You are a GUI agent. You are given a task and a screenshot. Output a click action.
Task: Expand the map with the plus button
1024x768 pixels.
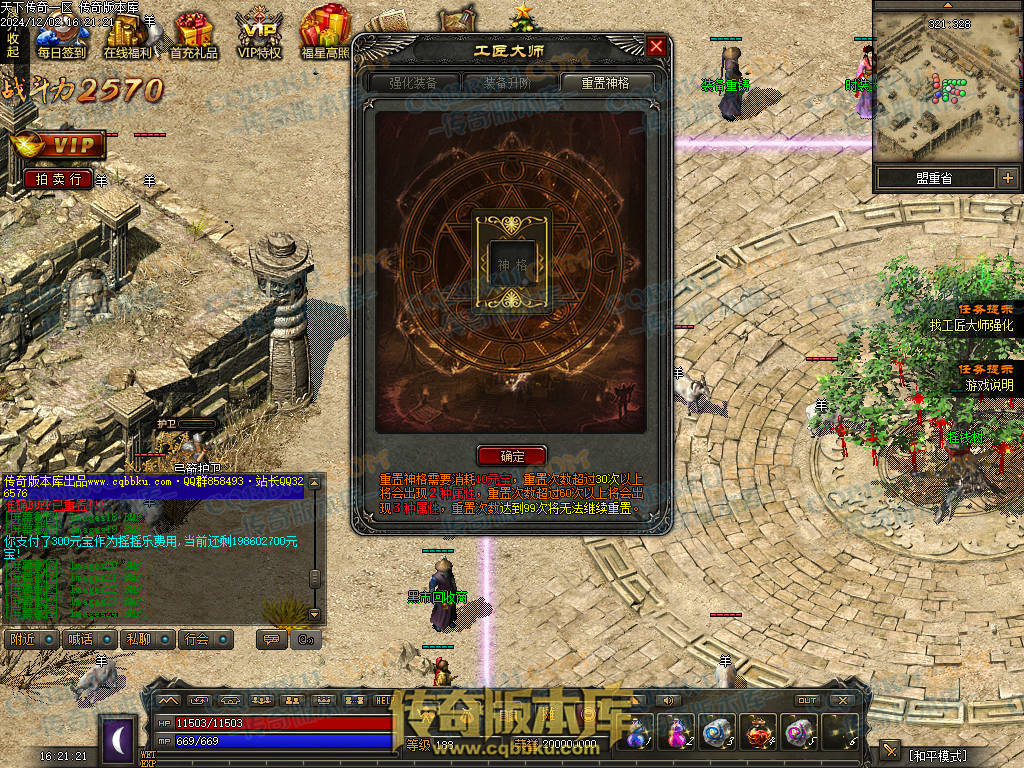pos(1006,178)
